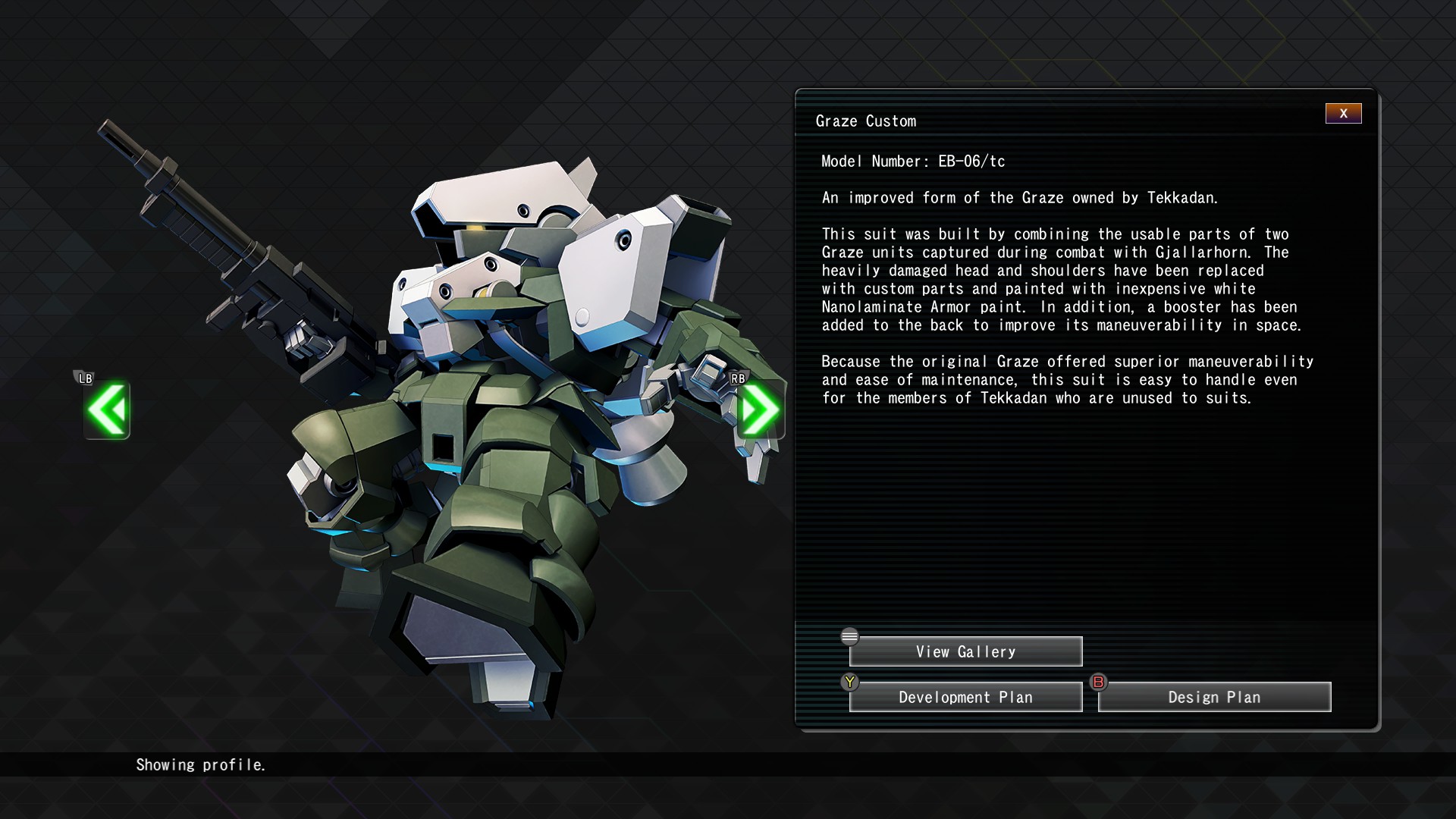Show the Development Plan
1456x819 pixels.
[965, 698]
